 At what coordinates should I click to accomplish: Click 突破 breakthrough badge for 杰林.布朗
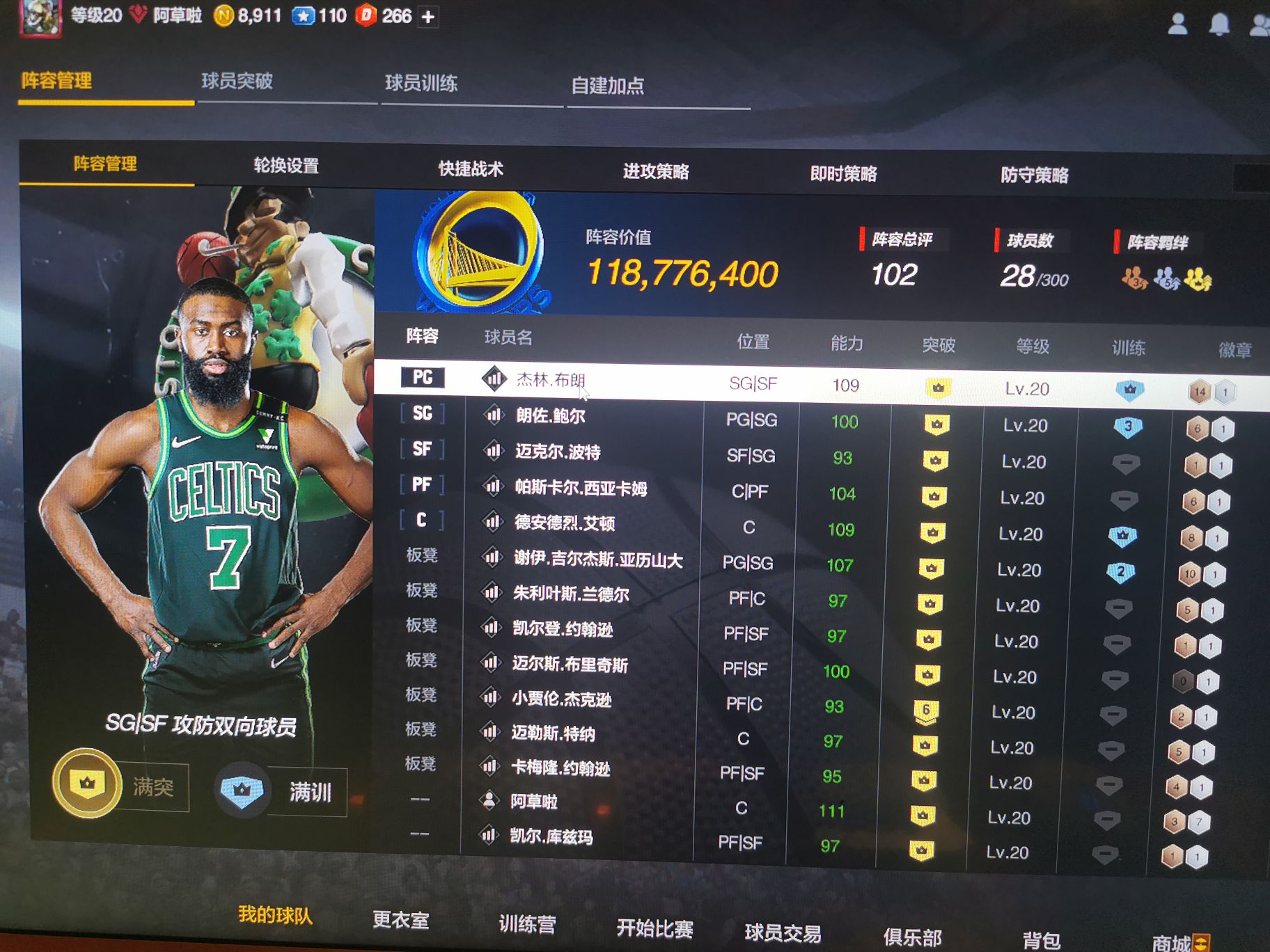(x=939, y=386)
